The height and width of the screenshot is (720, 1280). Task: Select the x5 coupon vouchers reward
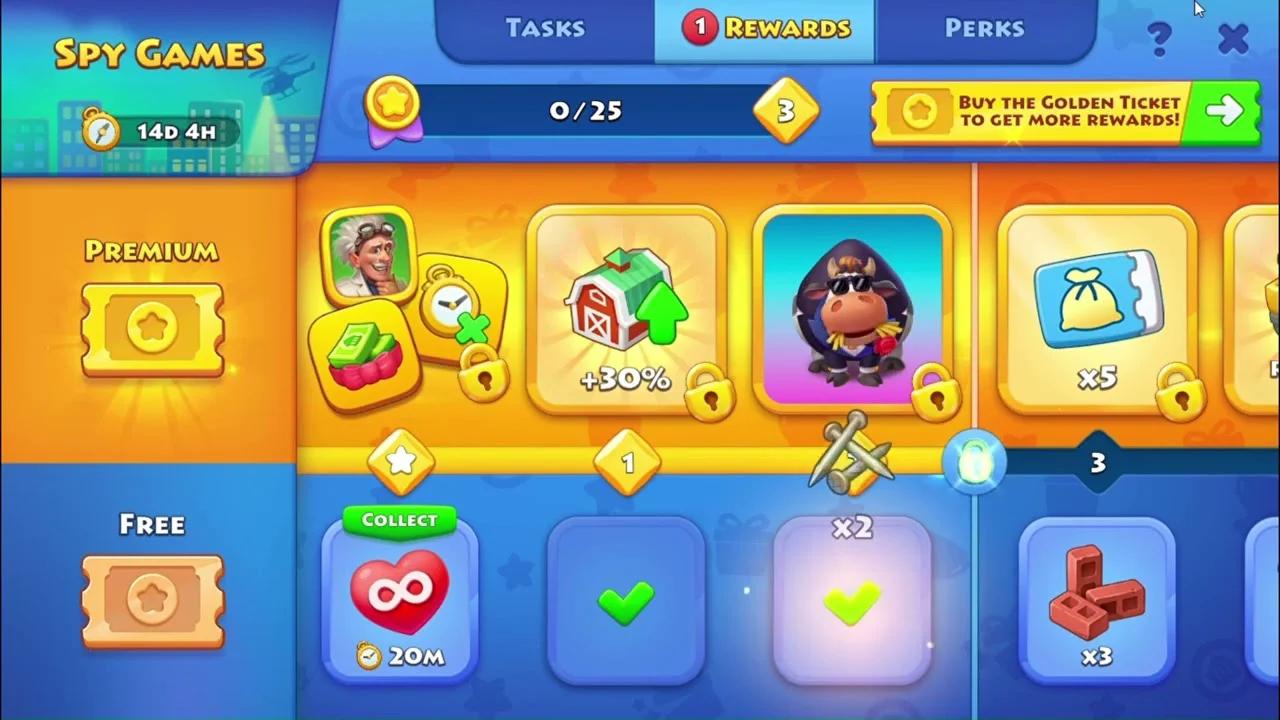coord(1097,307)
